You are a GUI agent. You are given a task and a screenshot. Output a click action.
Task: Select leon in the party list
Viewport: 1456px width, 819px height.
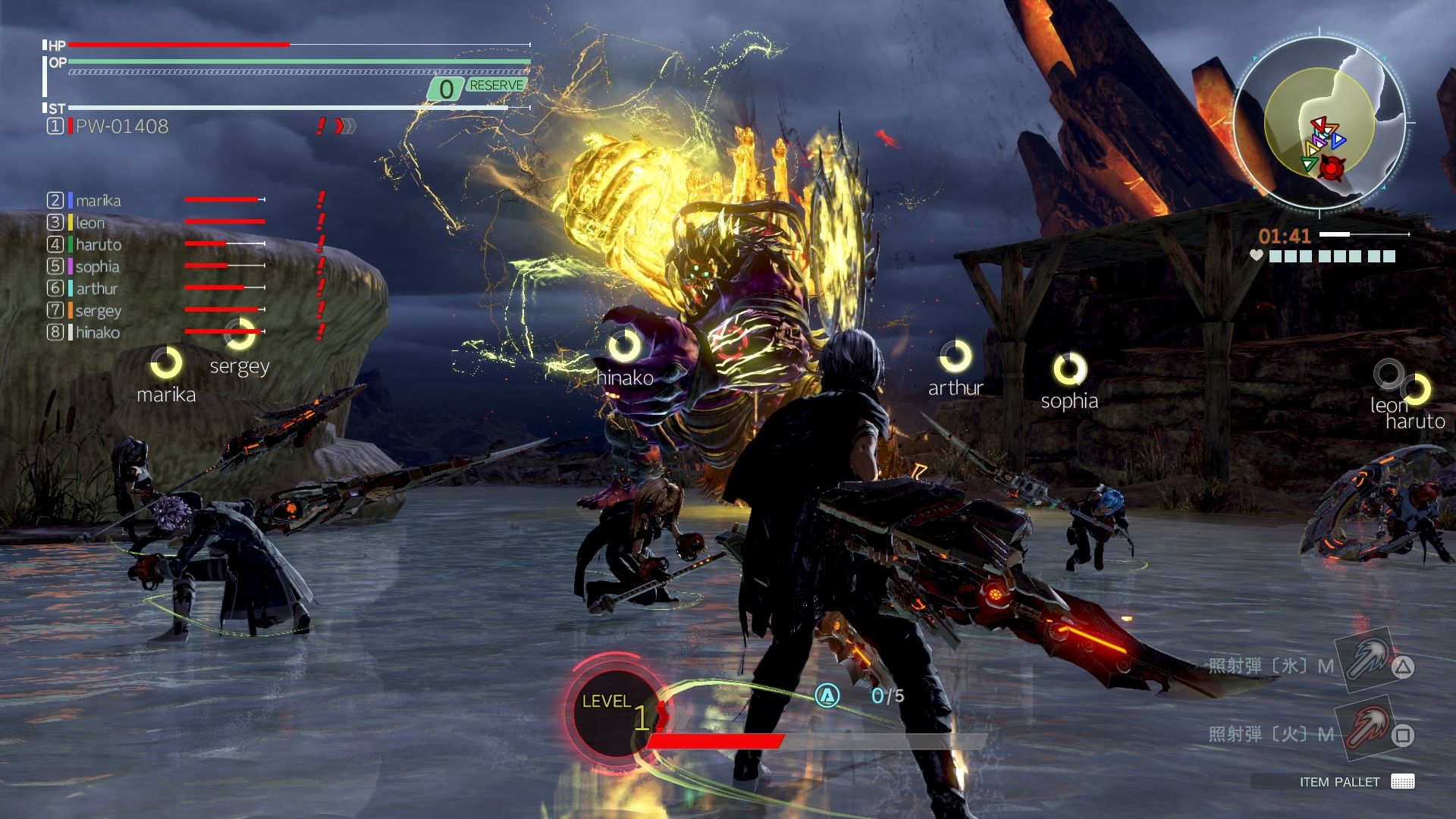(89, 223)
